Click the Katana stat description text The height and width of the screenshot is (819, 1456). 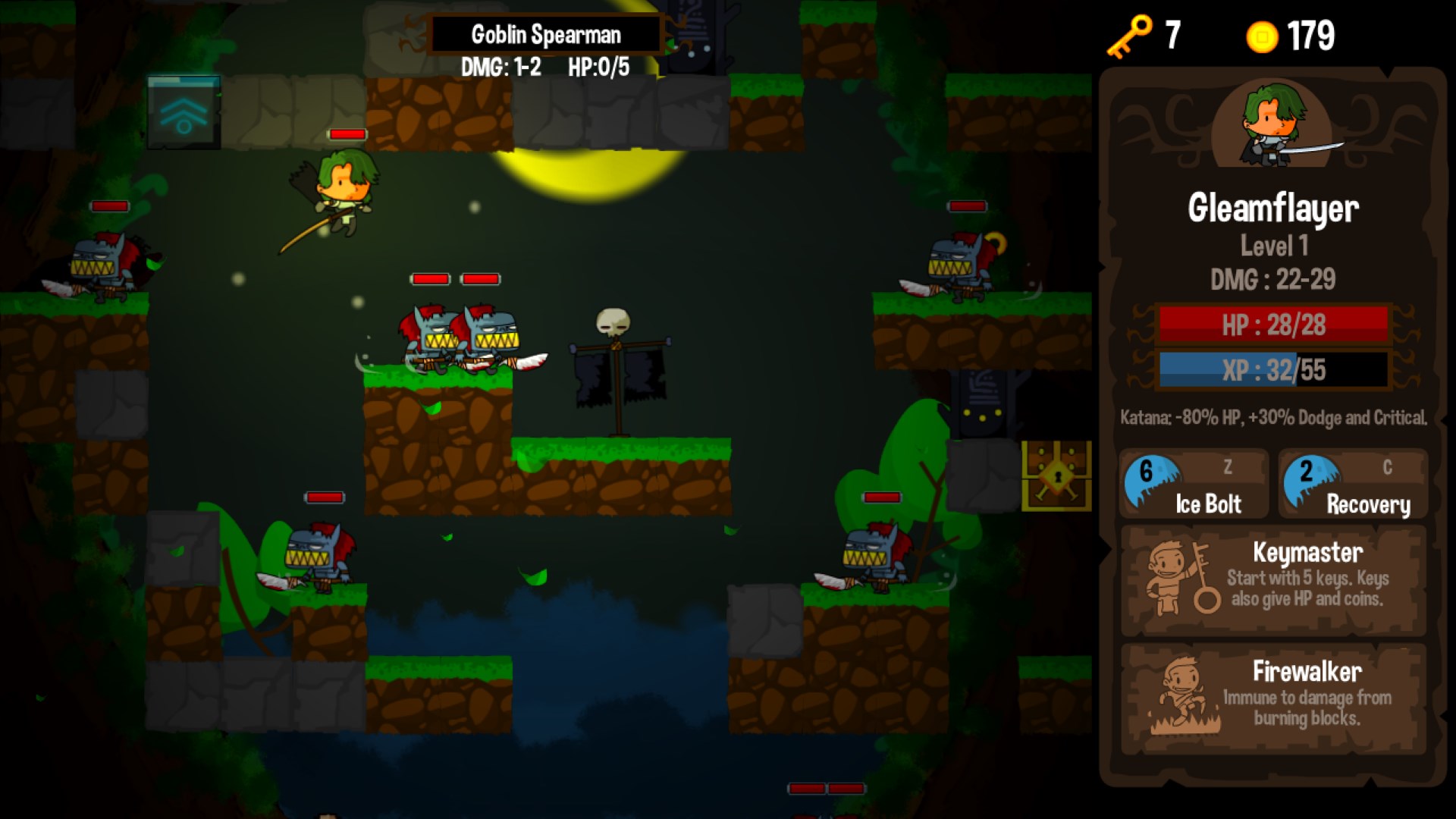pyautogui.click(x=1272, y=417)
